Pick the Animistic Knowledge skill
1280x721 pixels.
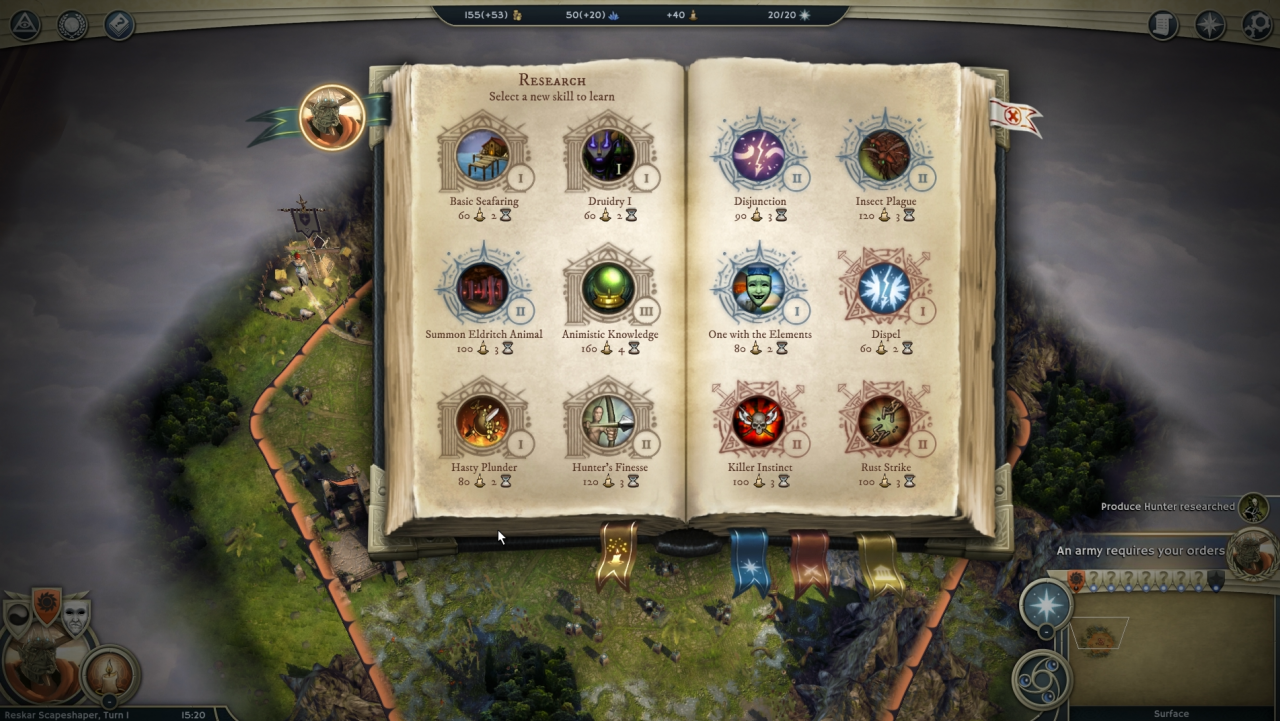click(608, 289)
